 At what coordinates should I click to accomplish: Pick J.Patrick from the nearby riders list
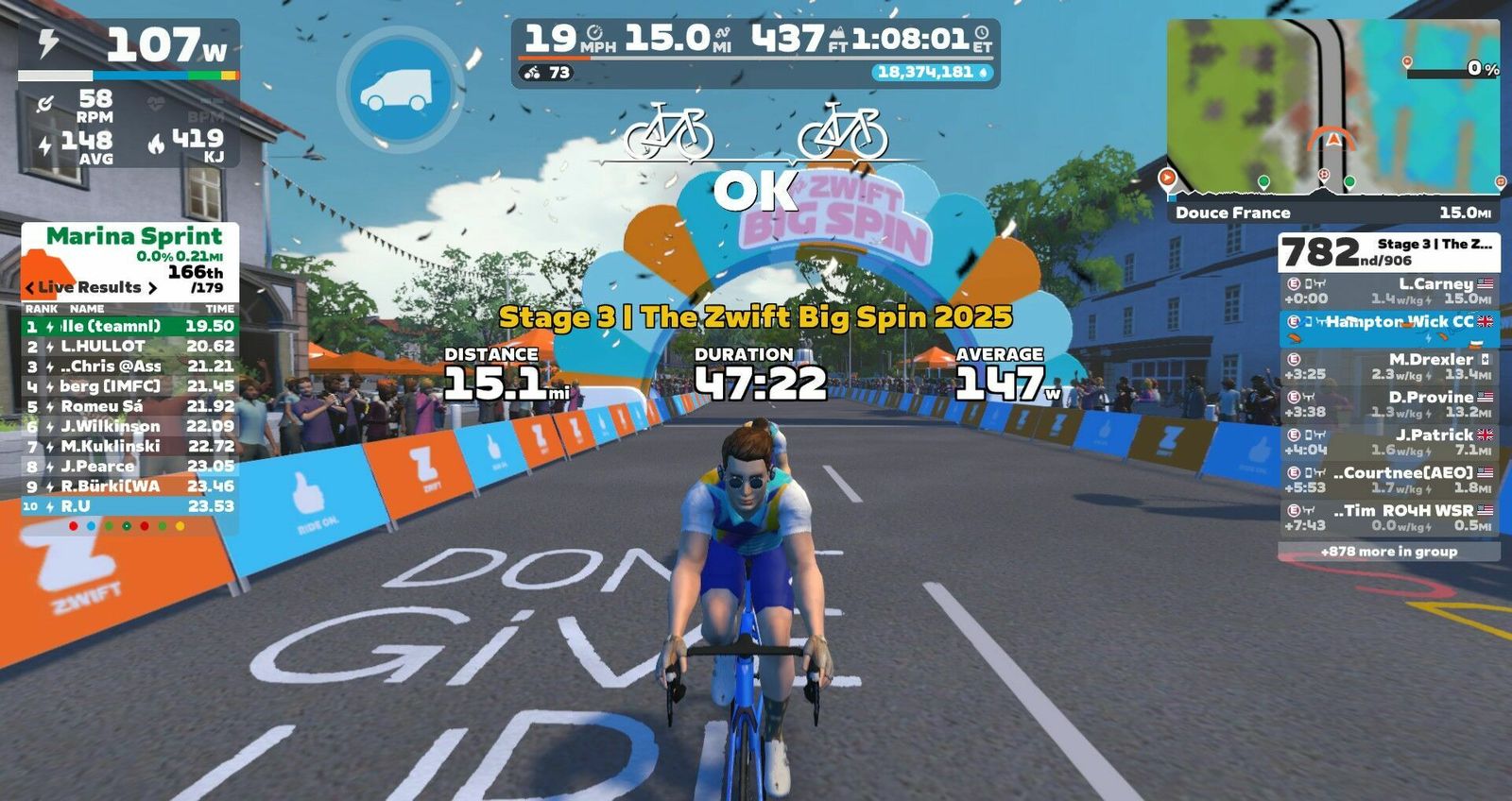(x=1389, y=442)
